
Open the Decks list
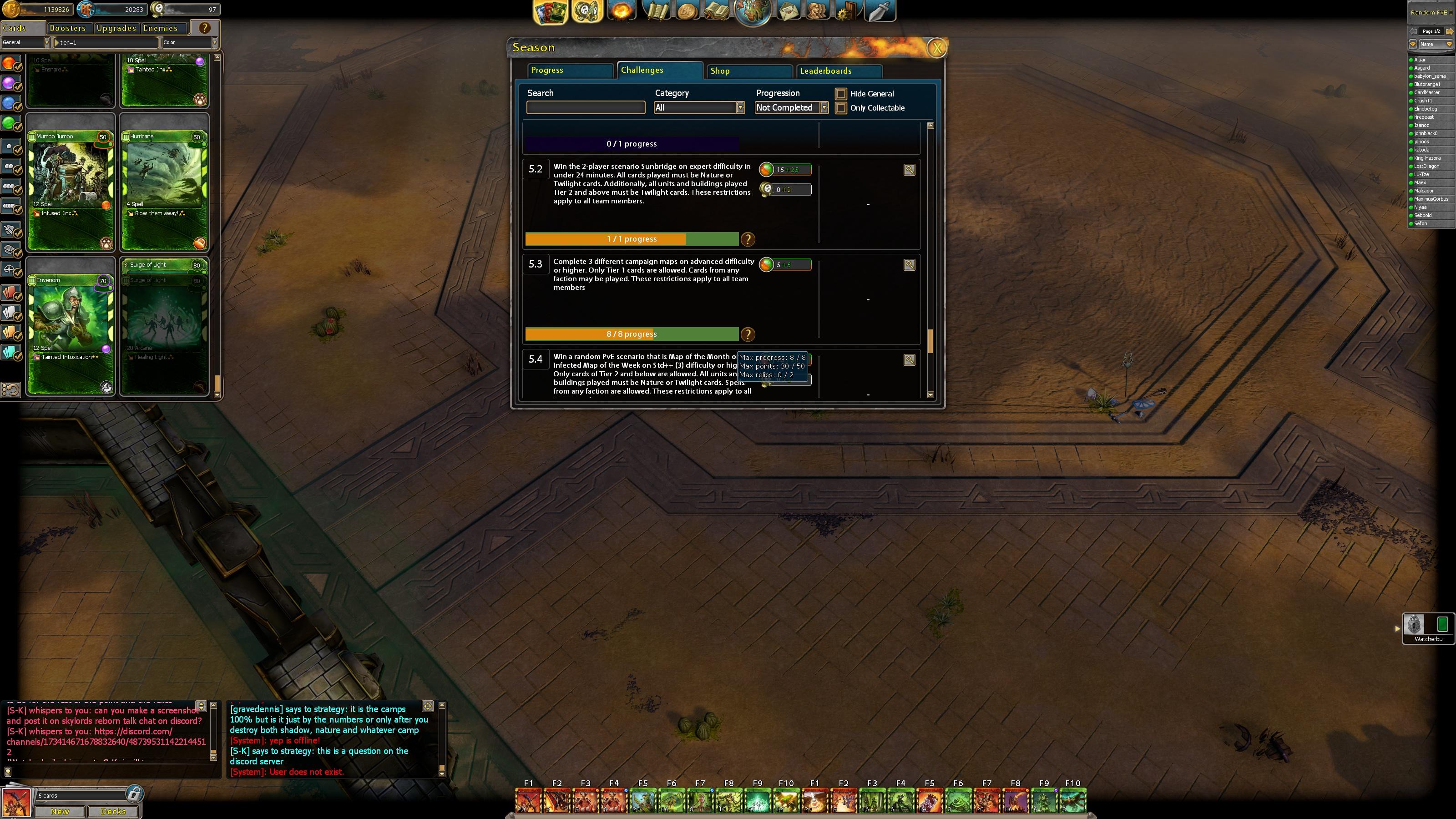113,811
